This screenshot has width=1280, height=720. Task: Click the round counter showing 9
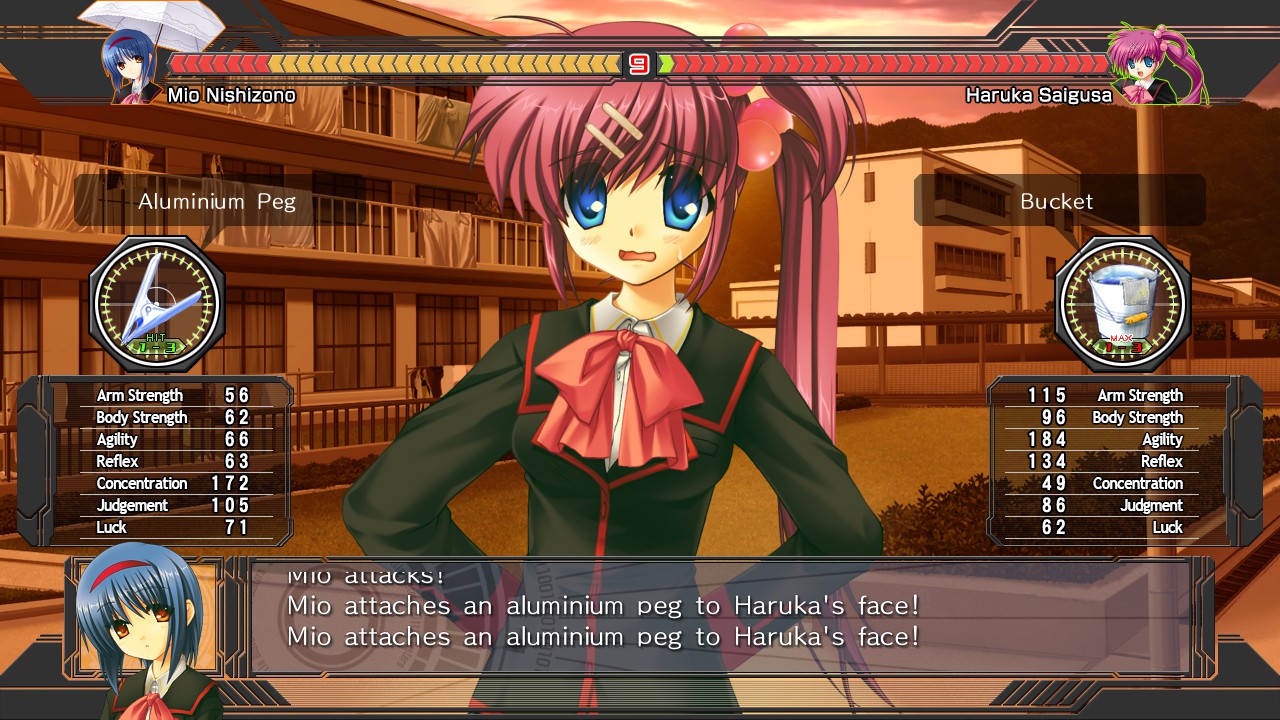[x=641, y=62]
